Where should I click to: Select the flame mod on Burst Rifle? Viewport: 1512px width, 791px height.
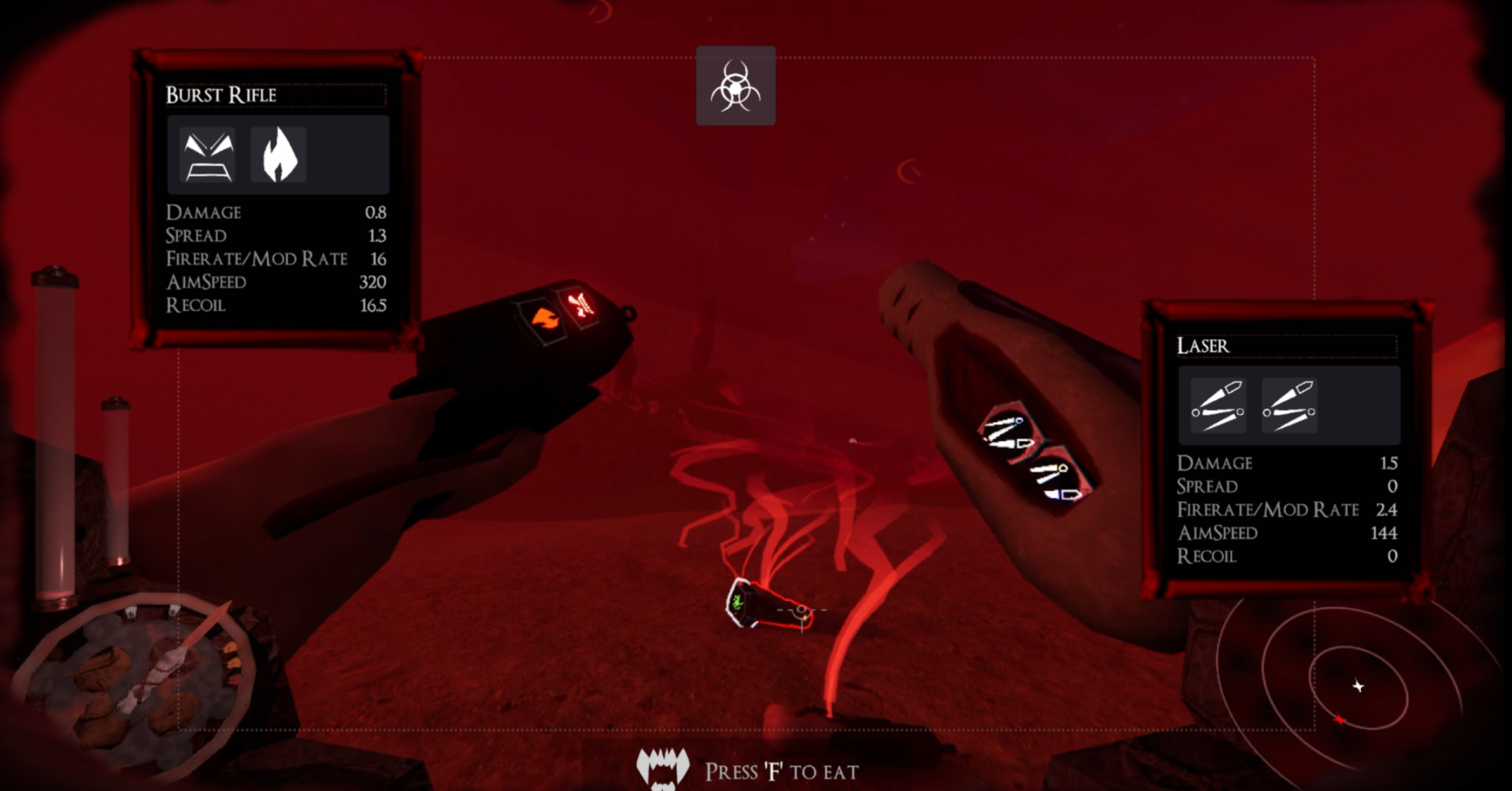click(279, 155)
